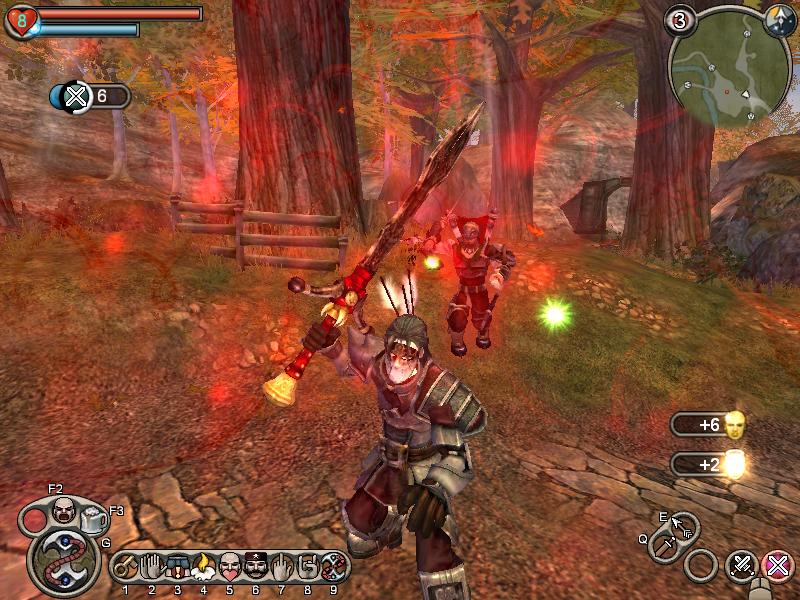This screenshot has height=600, width=800.
Task: Click the empty ring action slot
Action: tap(702, 567)
